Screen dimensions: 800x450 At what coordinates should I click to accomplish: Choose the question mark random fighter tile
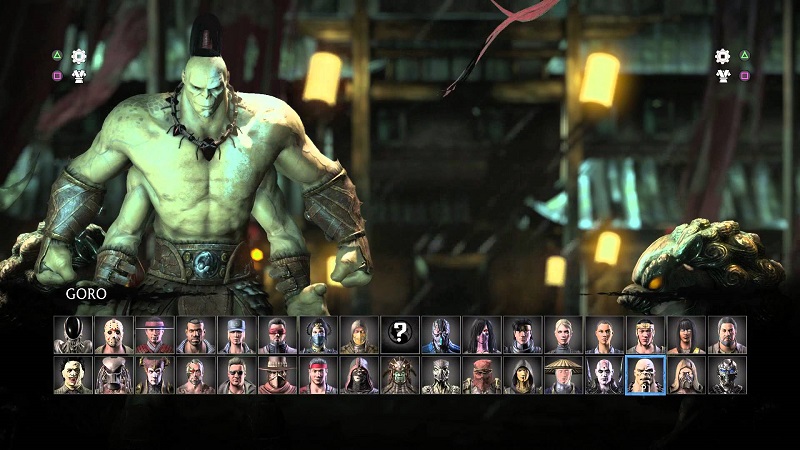click(400, 335)
